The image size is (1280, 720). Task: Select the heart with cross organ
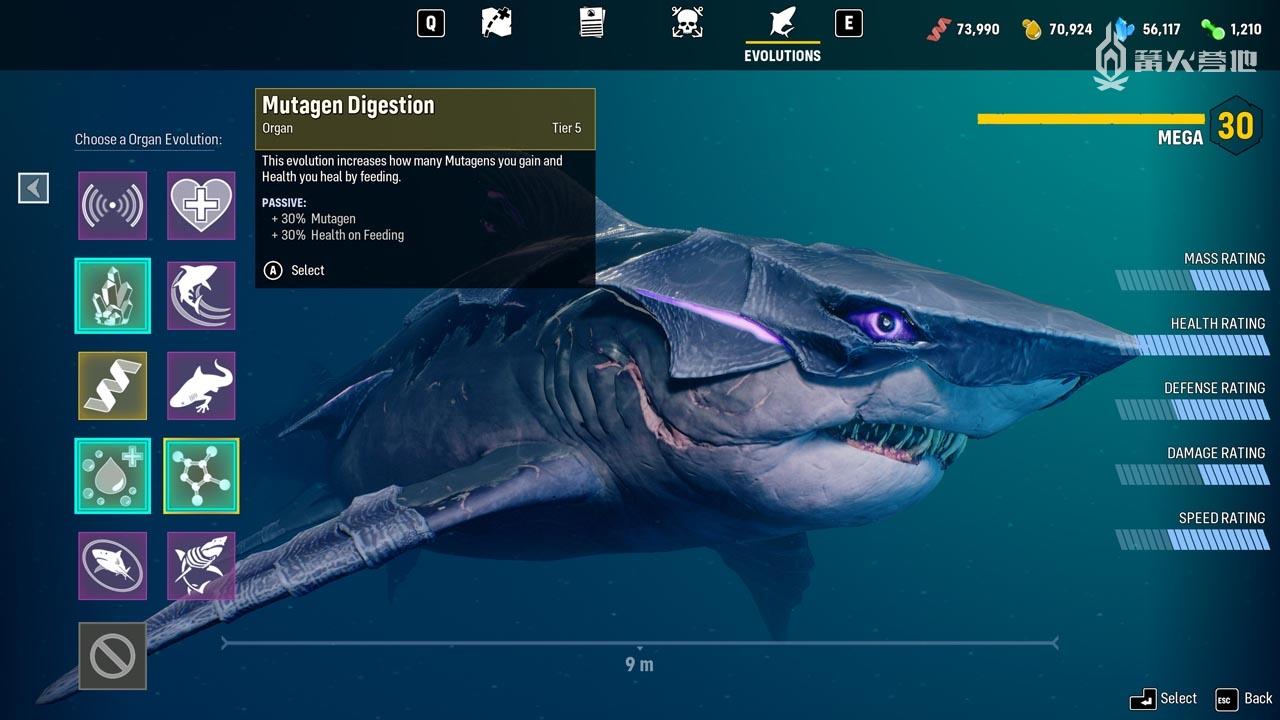(201, 206)
